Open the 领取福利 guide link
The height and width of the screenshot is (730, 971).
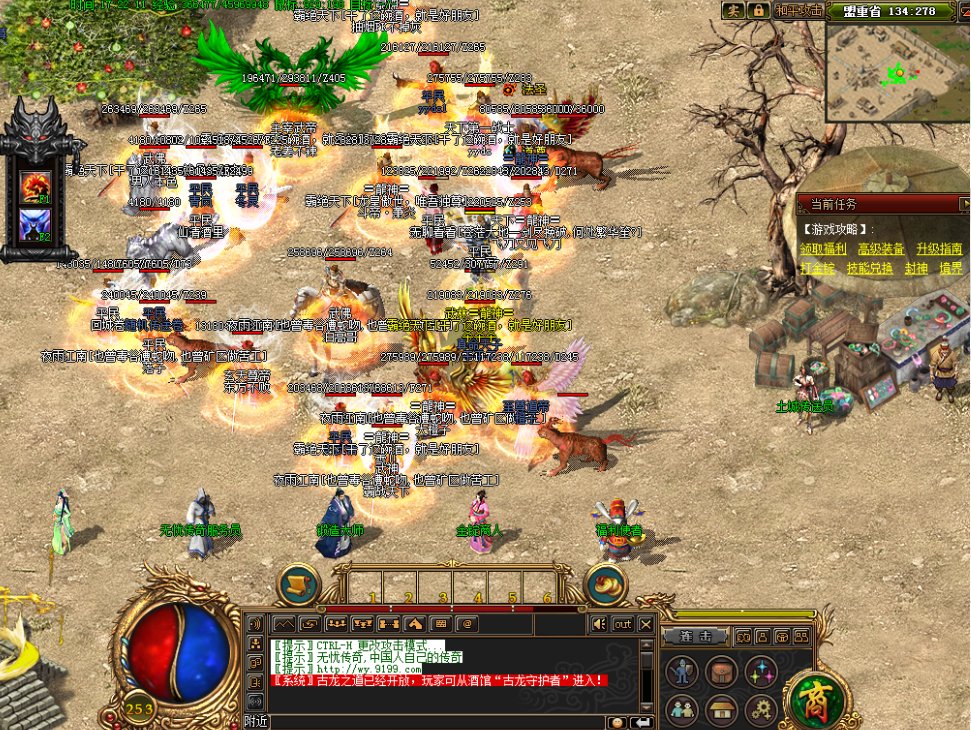pos(822,249)
